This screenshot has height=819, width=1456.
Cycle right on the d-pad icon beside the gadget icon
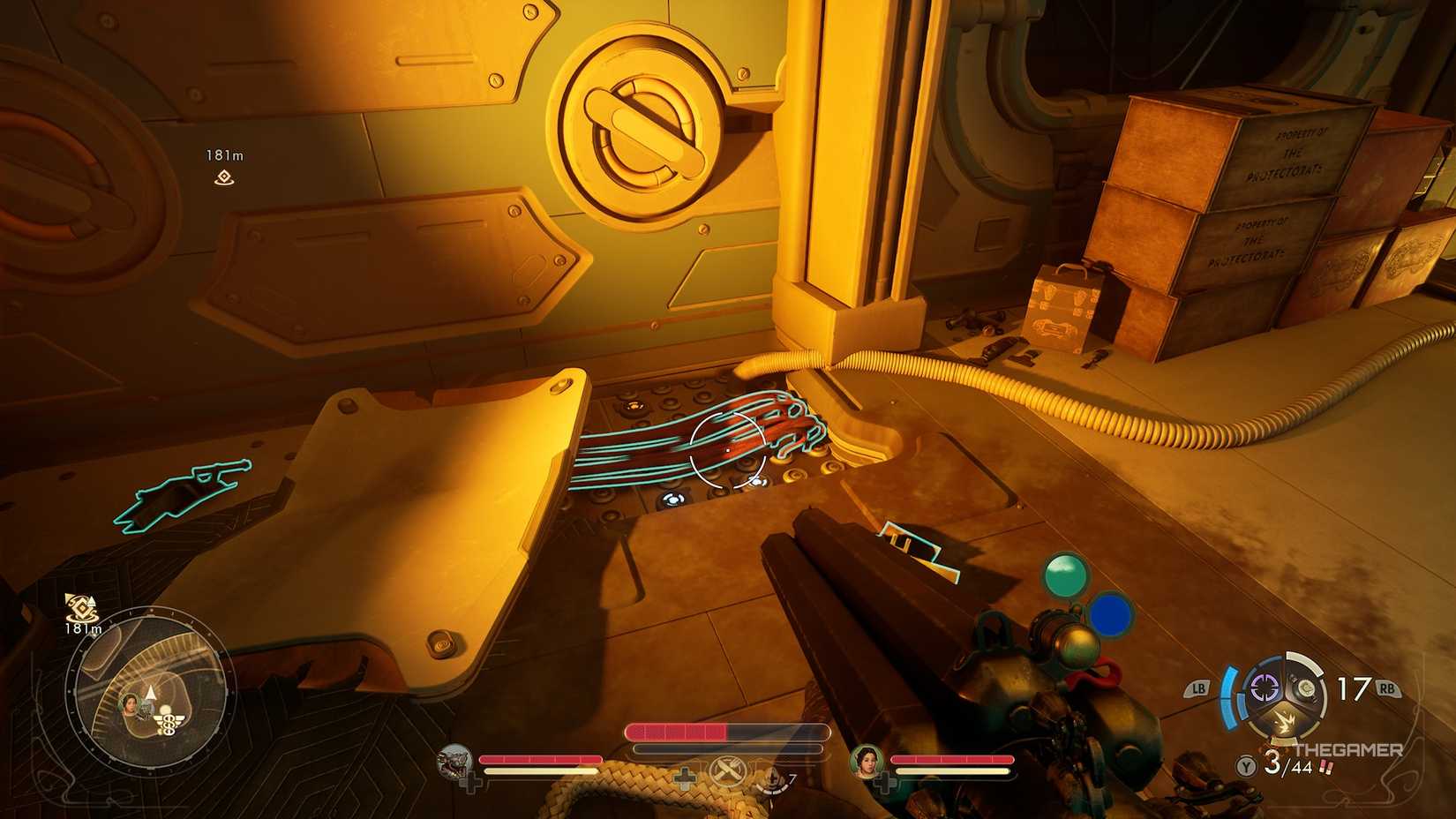686,779
